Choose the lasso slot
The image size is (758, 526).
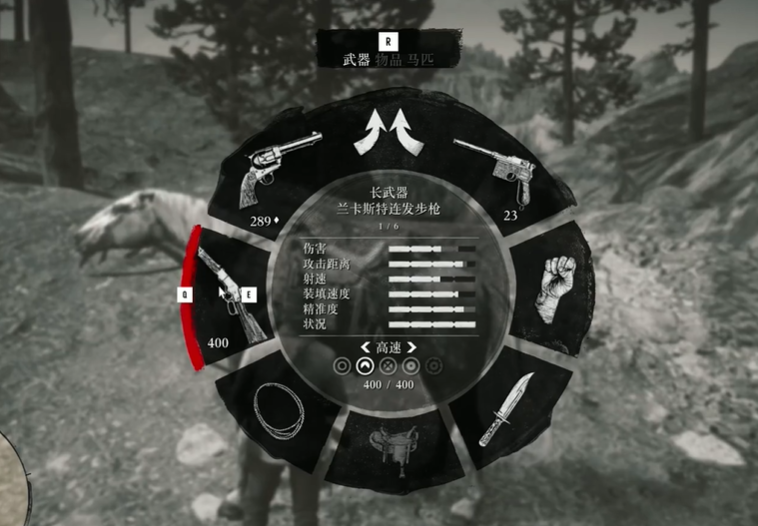[276, 408]
